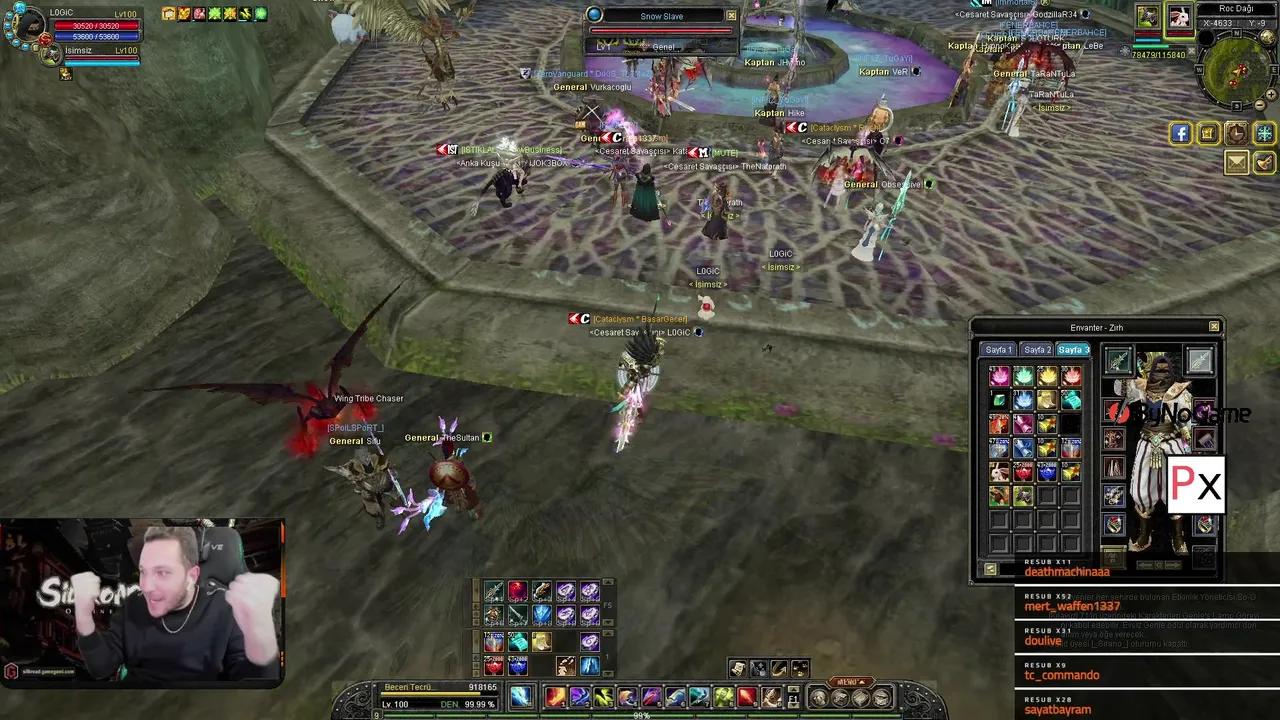Select the green skill in hotbar slot 8

[x=724, y=696]
